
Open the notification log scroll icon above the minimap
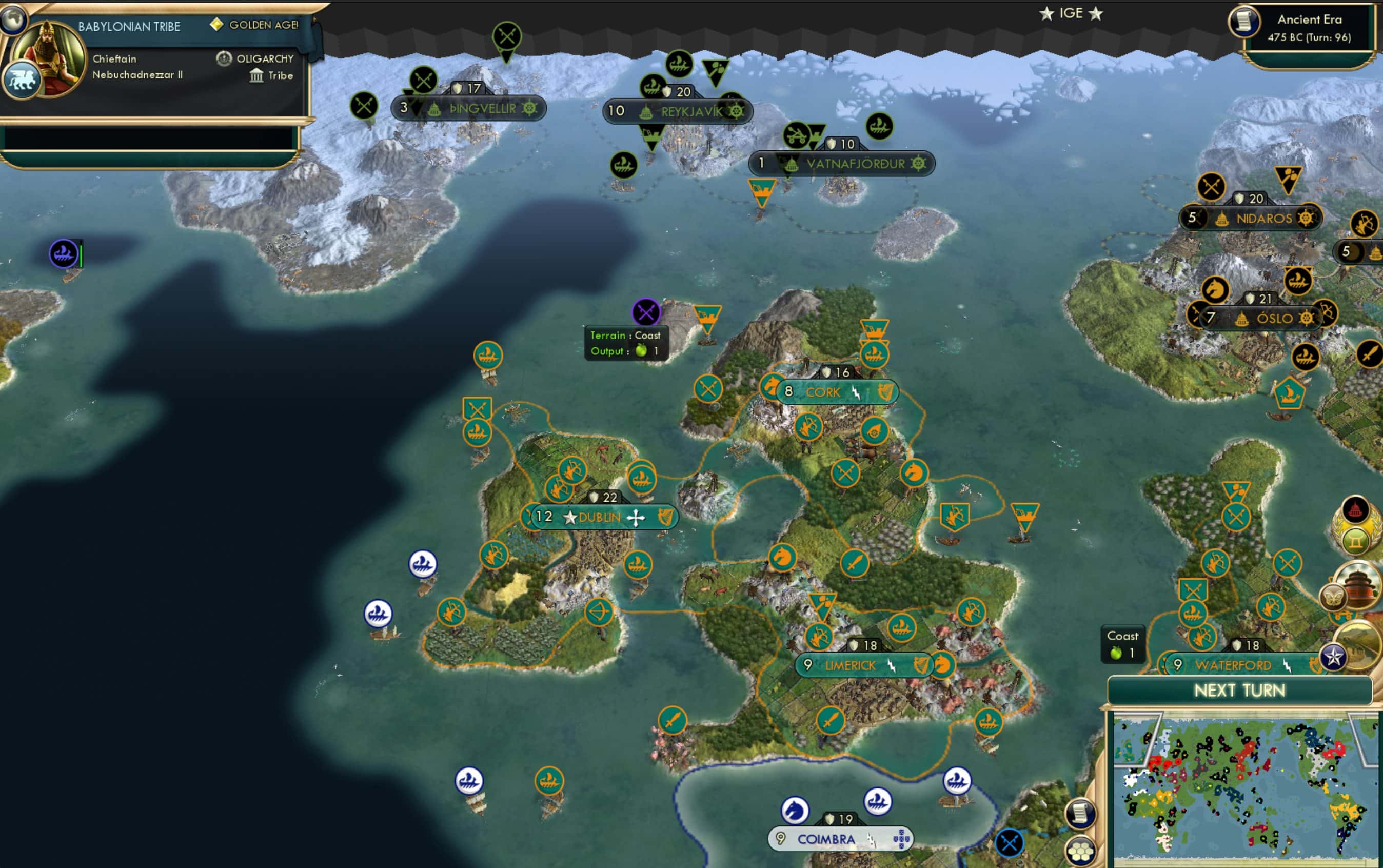(1080, 814)
